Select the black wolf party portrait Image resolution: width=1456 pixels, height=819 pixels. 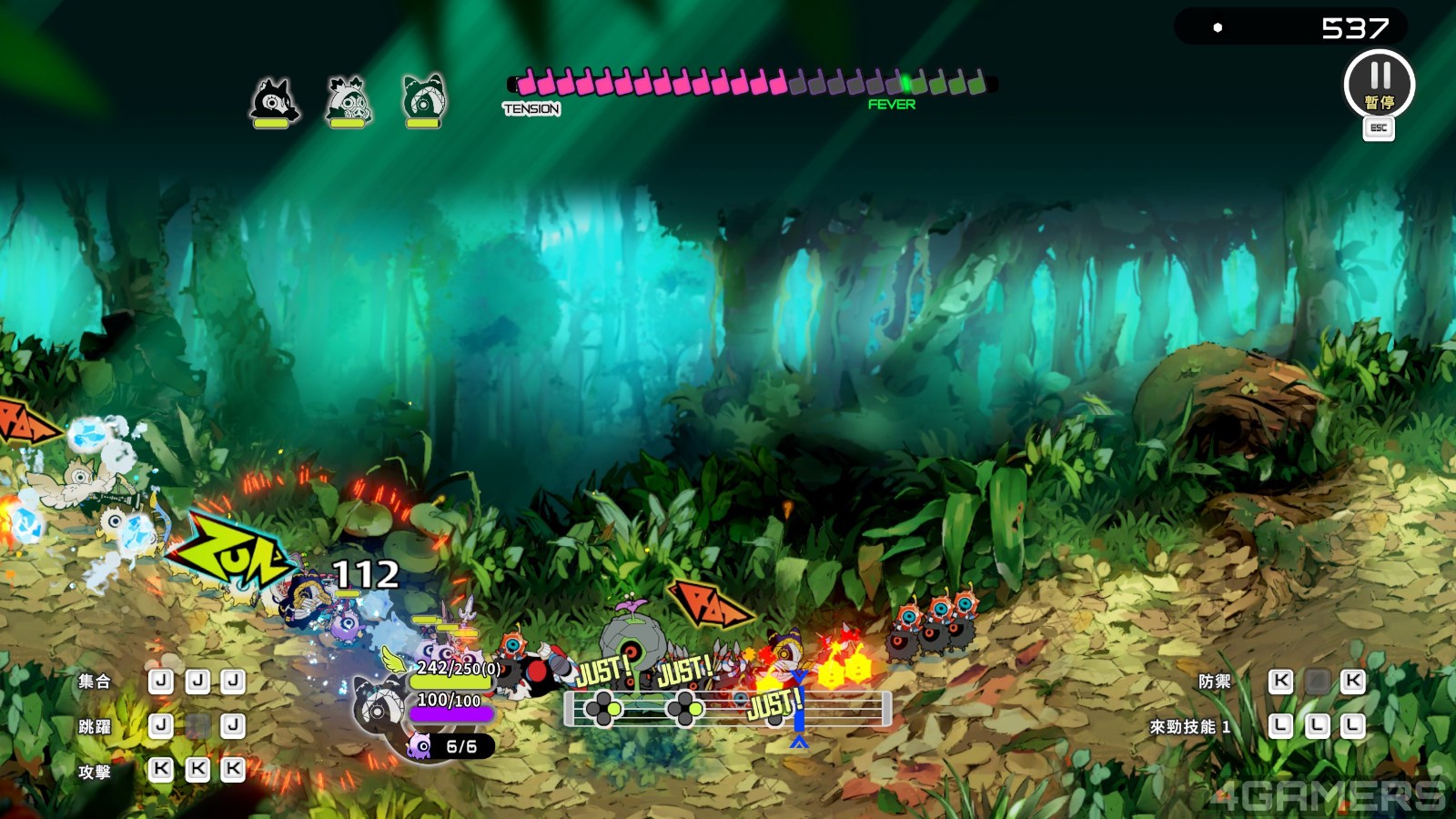pyautogui.click(x=273, y=100)
